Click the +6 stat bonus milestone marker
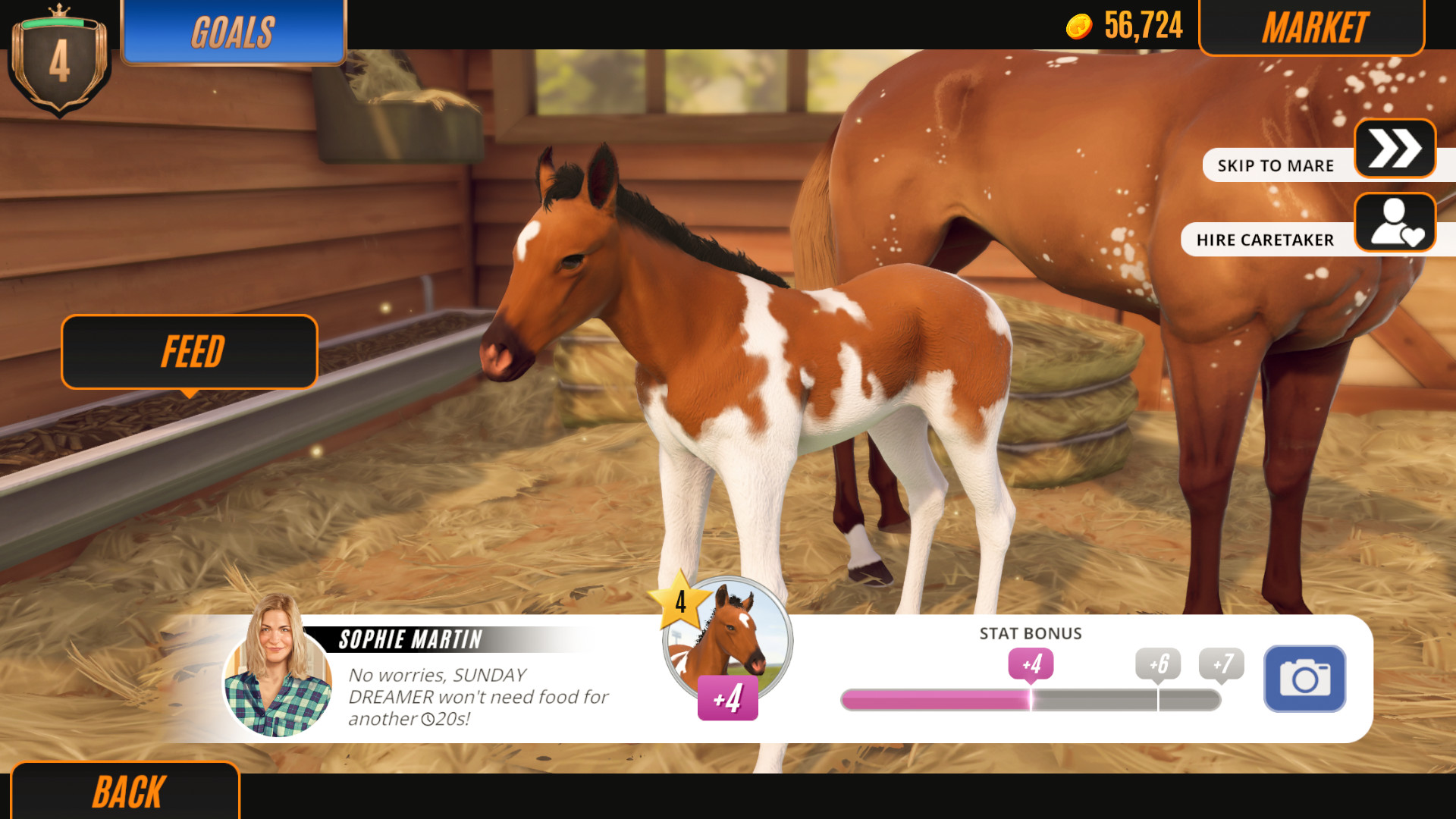The width and height of the screenshot is (1456, 819). (1158, 664)
